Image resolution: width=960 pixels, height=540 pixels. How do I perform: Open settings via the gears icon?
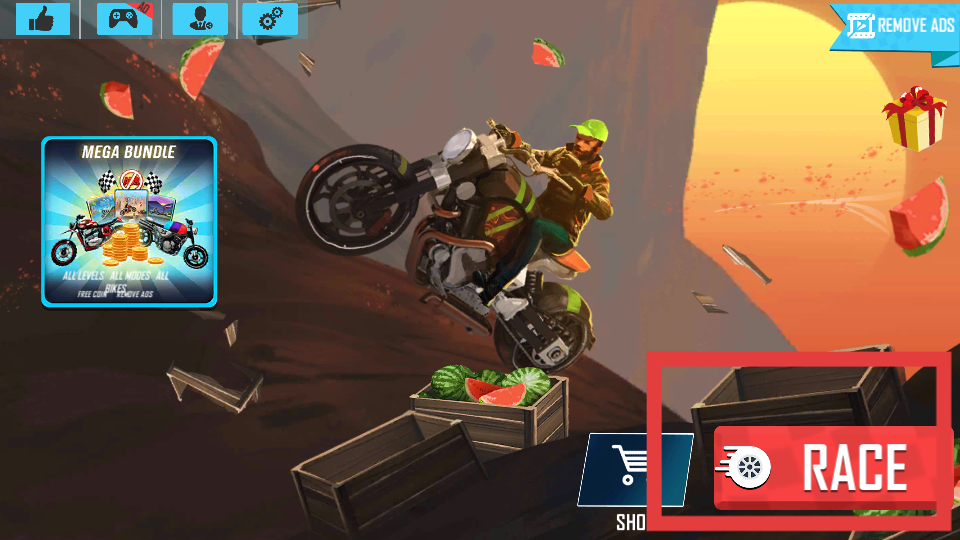(x=270, y=18)
